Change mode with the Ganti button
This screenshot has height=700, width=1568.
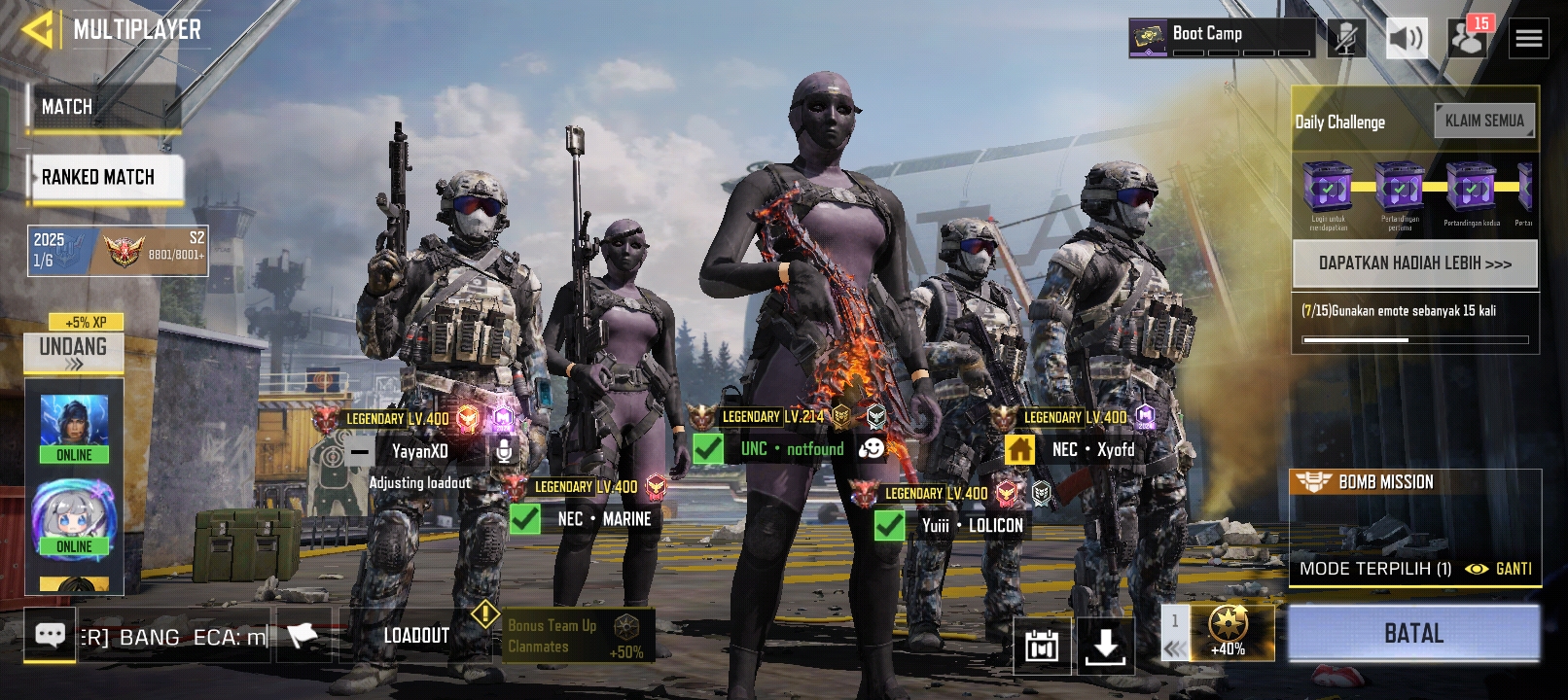pyautogui.click(x=1501, y=569)
